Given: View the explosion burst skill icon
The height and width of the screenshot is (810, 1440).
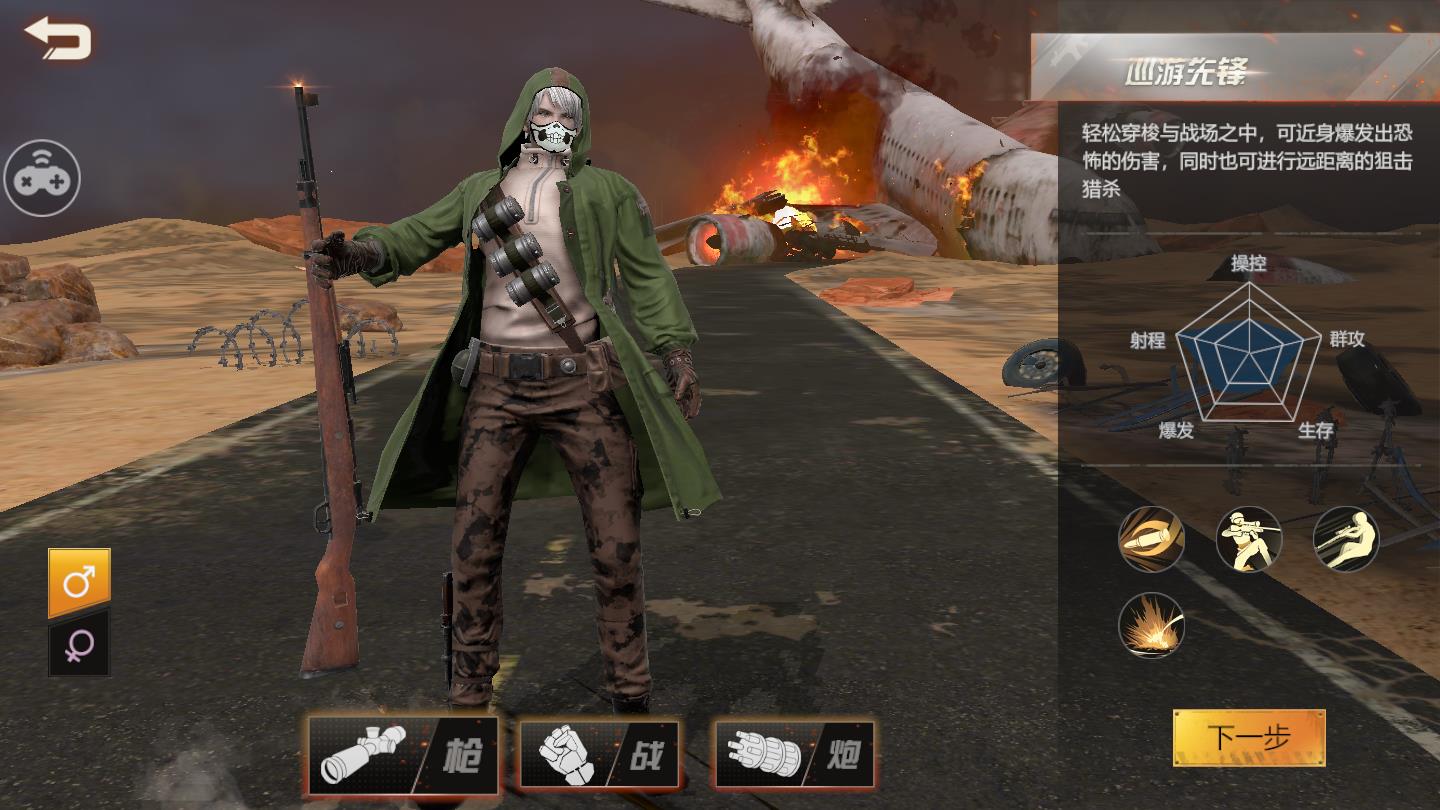Looking at the screenshot, I should pyautogui.click(x=1151, y=625).
